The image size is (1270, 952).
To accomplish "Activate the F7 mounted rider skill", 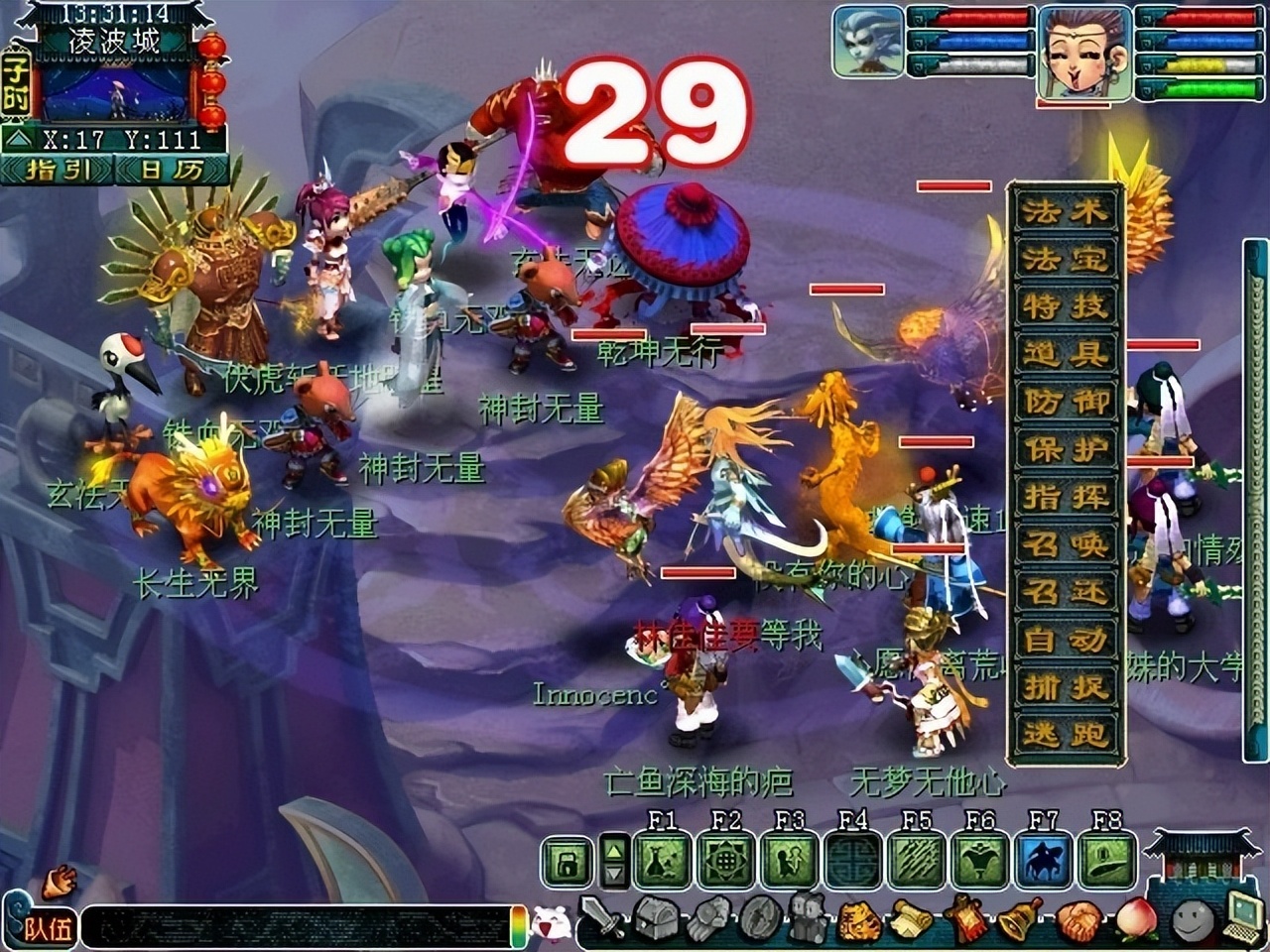I will pyautogui.click(x=1044, y=860).
